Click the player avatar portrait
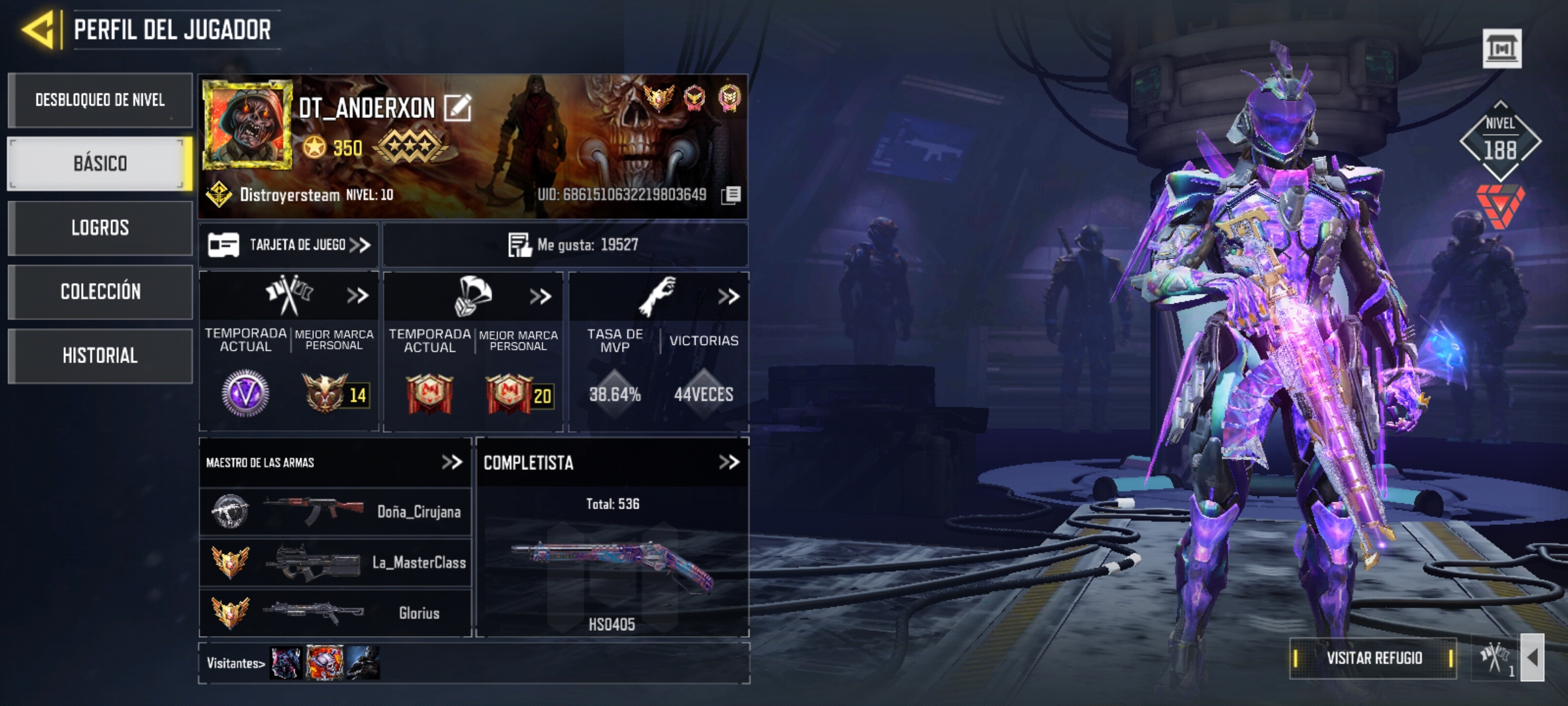The width and height of the screenshot is (1568, 706). pyautogui.click(x=246, y=124)
